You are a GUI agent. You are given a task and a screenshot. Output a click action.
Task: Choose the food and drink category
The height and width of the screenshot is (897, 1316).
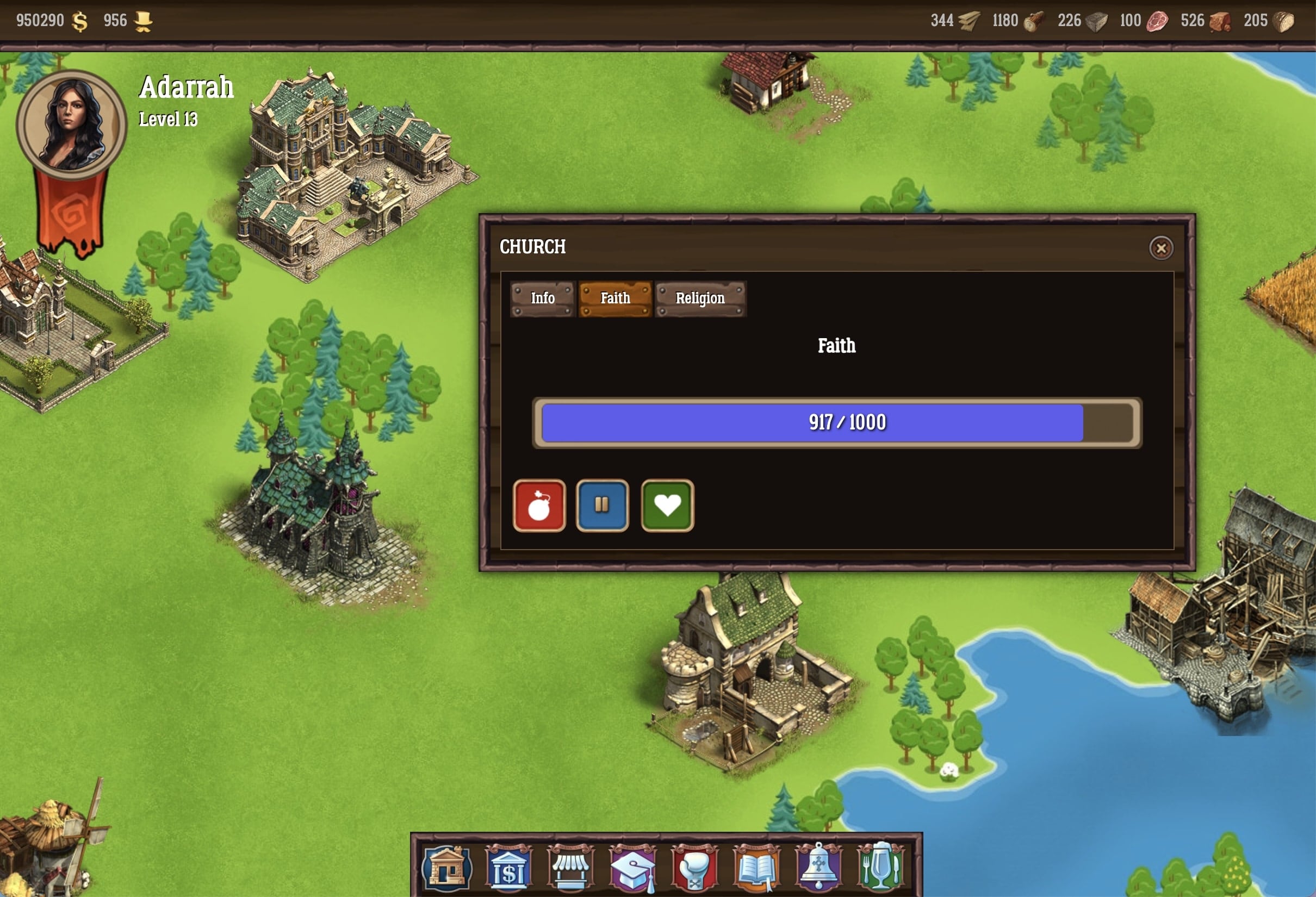(880, 868)
